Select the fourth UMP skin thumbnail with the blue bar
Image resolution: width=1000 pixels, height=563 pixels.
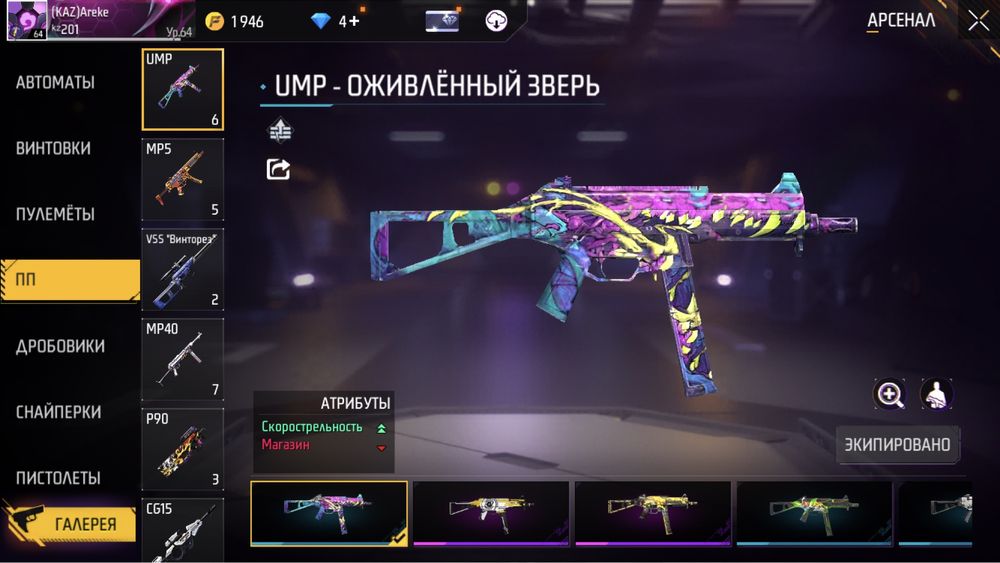point(815,514)
